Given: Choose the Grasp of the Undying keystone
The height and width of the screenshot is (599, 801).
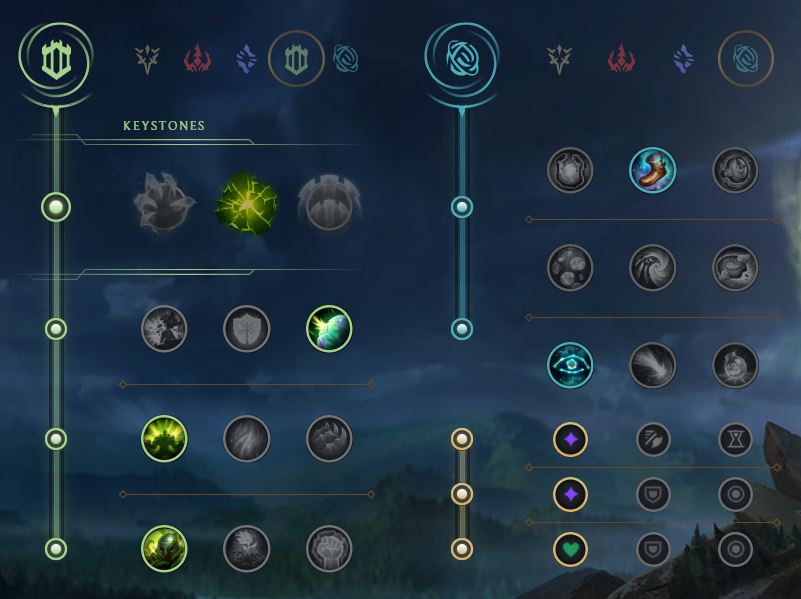Looking at the screenshot, I should (164, 206).
